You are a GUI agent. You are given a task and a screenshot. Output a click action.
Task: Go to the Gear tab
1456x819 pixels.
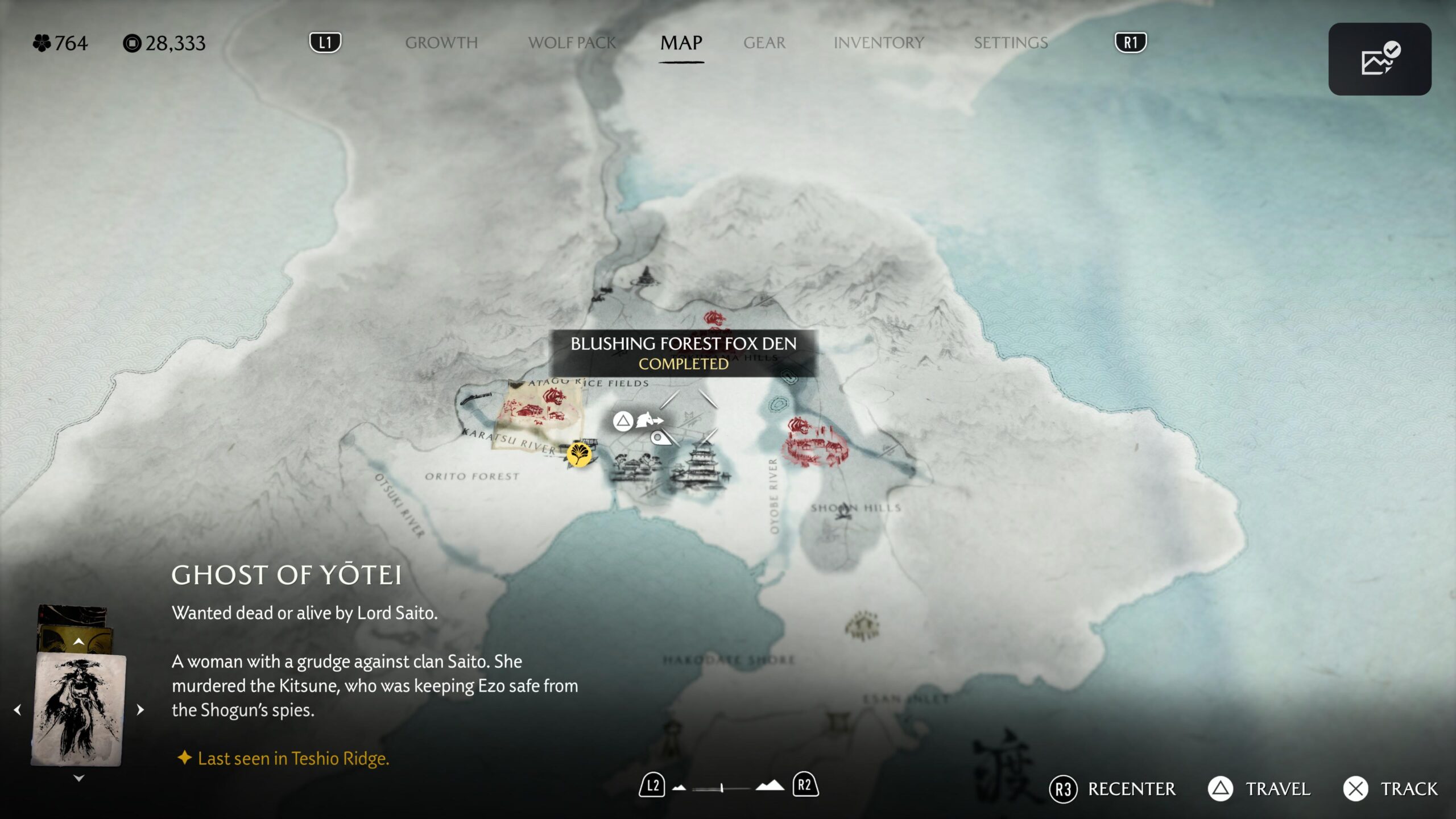pyautogui.click(x=764, y=43)
